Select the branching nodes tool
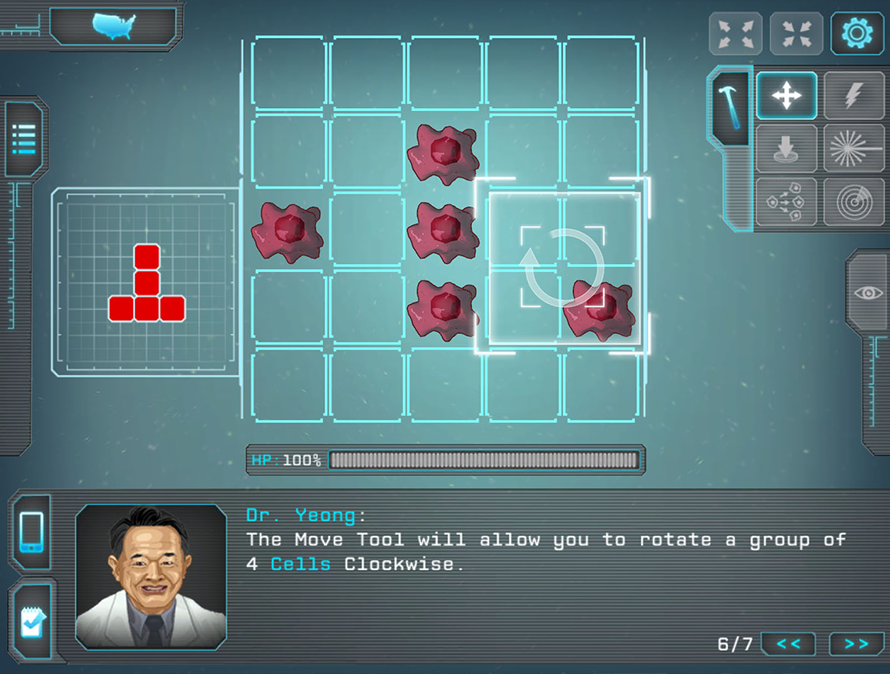 (786, 202)
